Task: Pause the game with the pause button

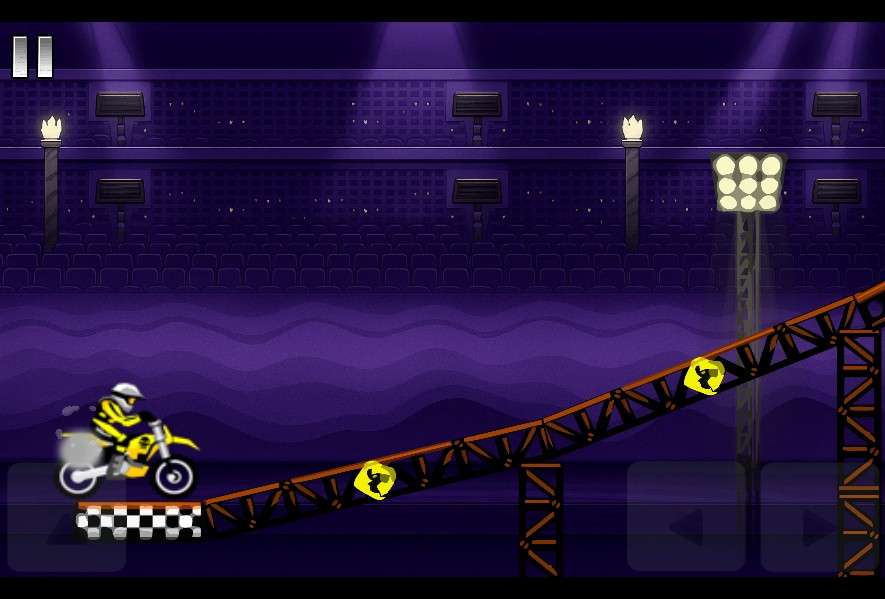Action: pyautogui.click(x=32, y=57)
